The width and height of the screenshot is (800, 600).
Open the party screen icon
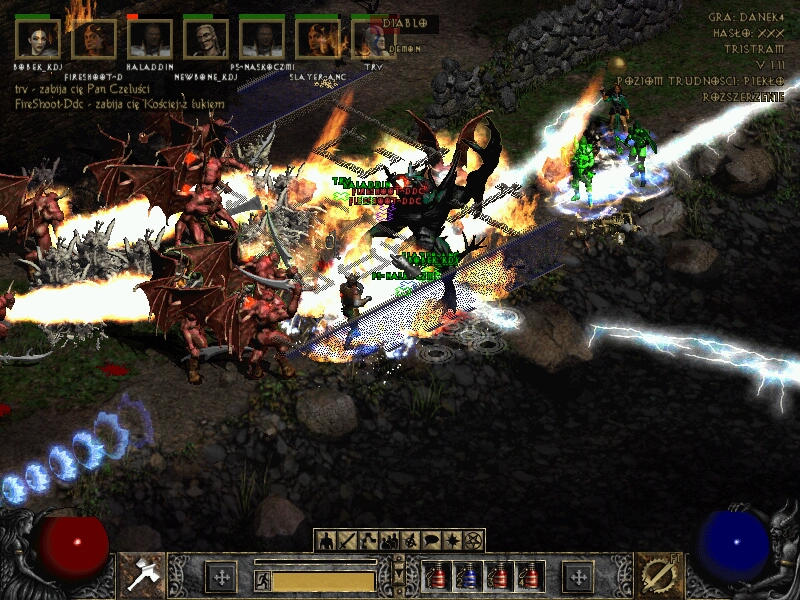click(389, 541)
